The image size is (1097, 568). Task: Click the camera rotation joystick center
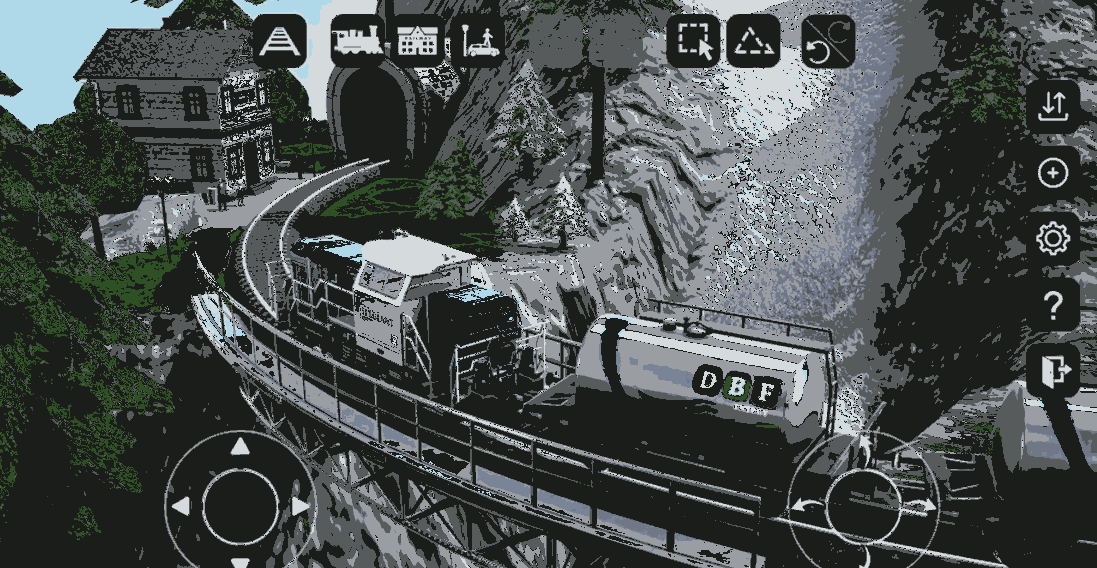863,498
